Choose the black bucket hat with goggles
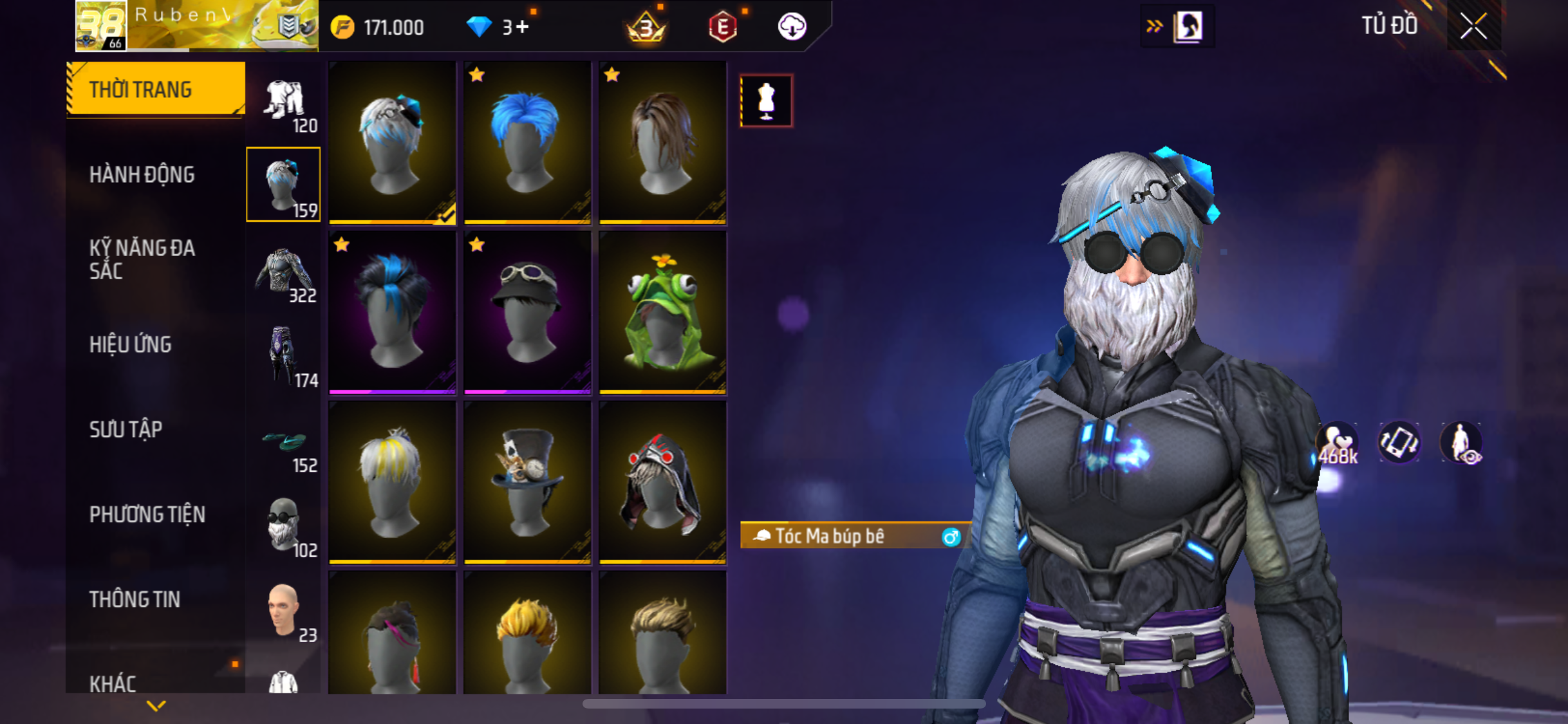Screen dimensions: 1568x724 pyautogui.click(x=527, y=312)
